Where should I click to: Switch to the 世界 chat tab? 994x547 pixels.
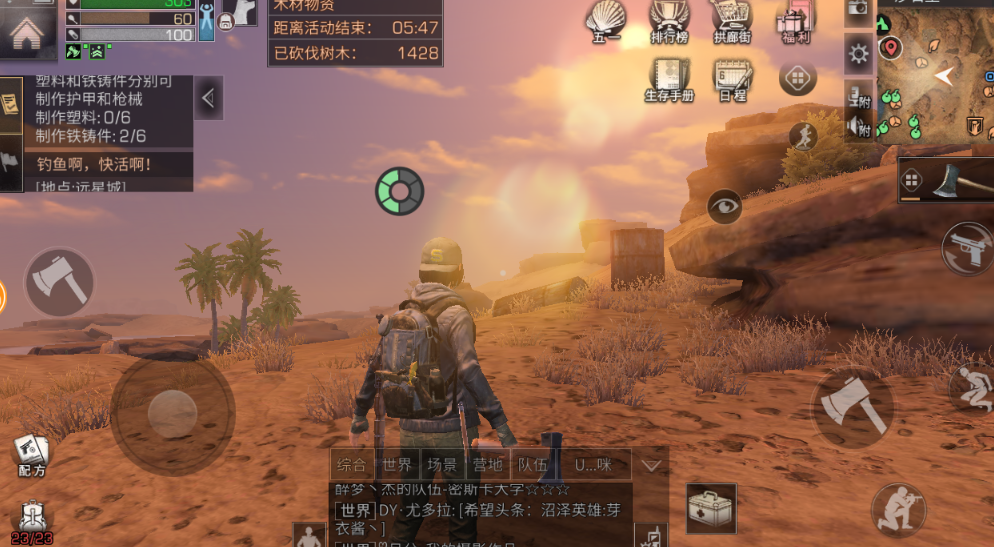pyautogui.click(x=397, y=465)
